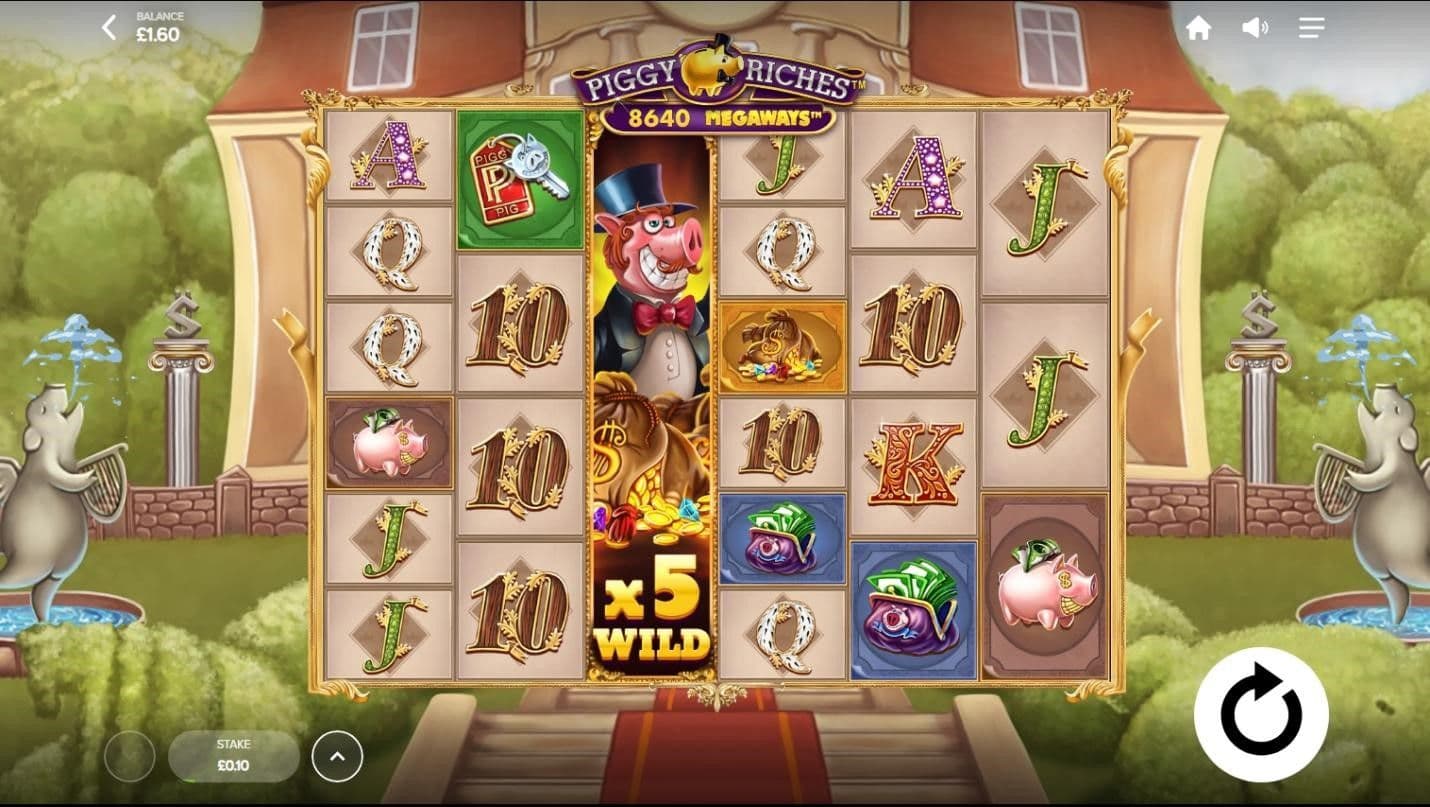Click the home icon in the top bar

1199,27
